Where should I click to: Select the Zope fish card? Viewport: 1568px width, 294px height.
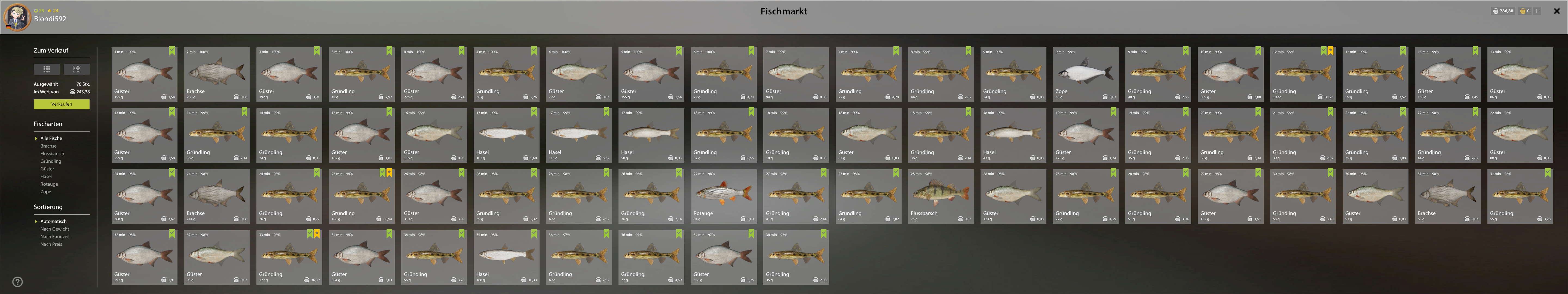(1085, 74)
